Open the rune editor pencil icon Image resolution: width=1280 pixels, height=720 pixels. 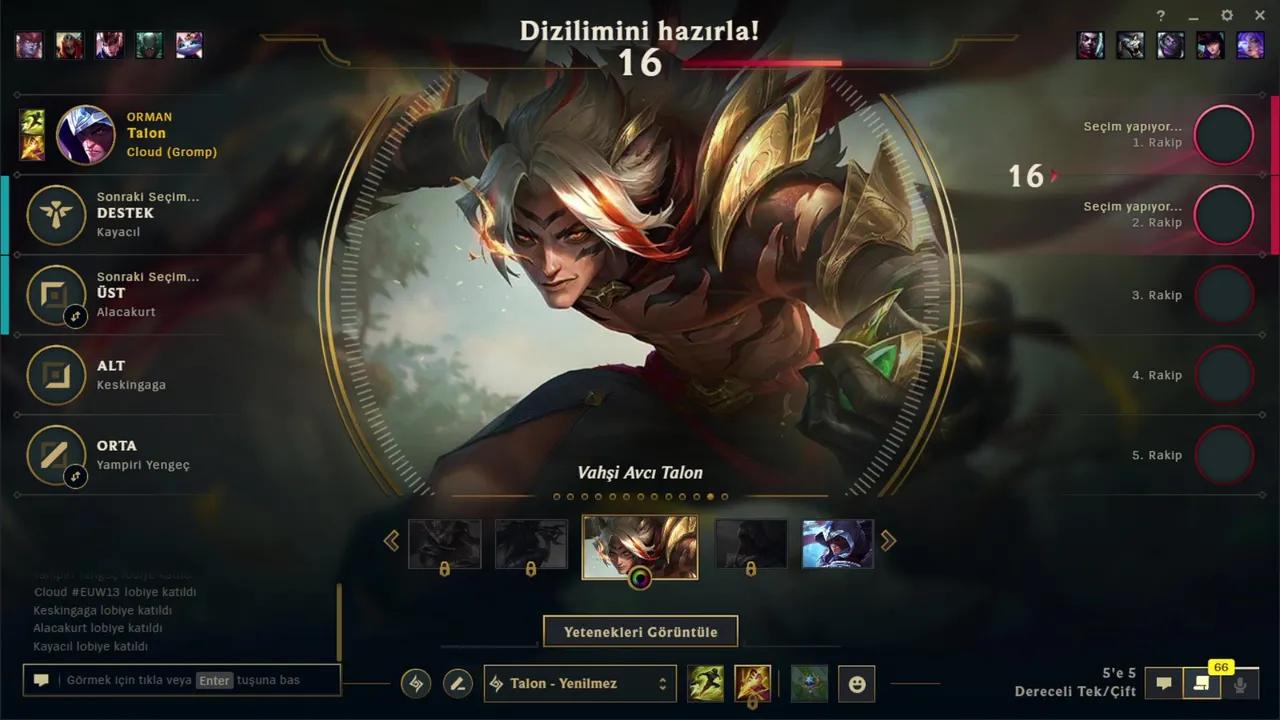point(458,683)
